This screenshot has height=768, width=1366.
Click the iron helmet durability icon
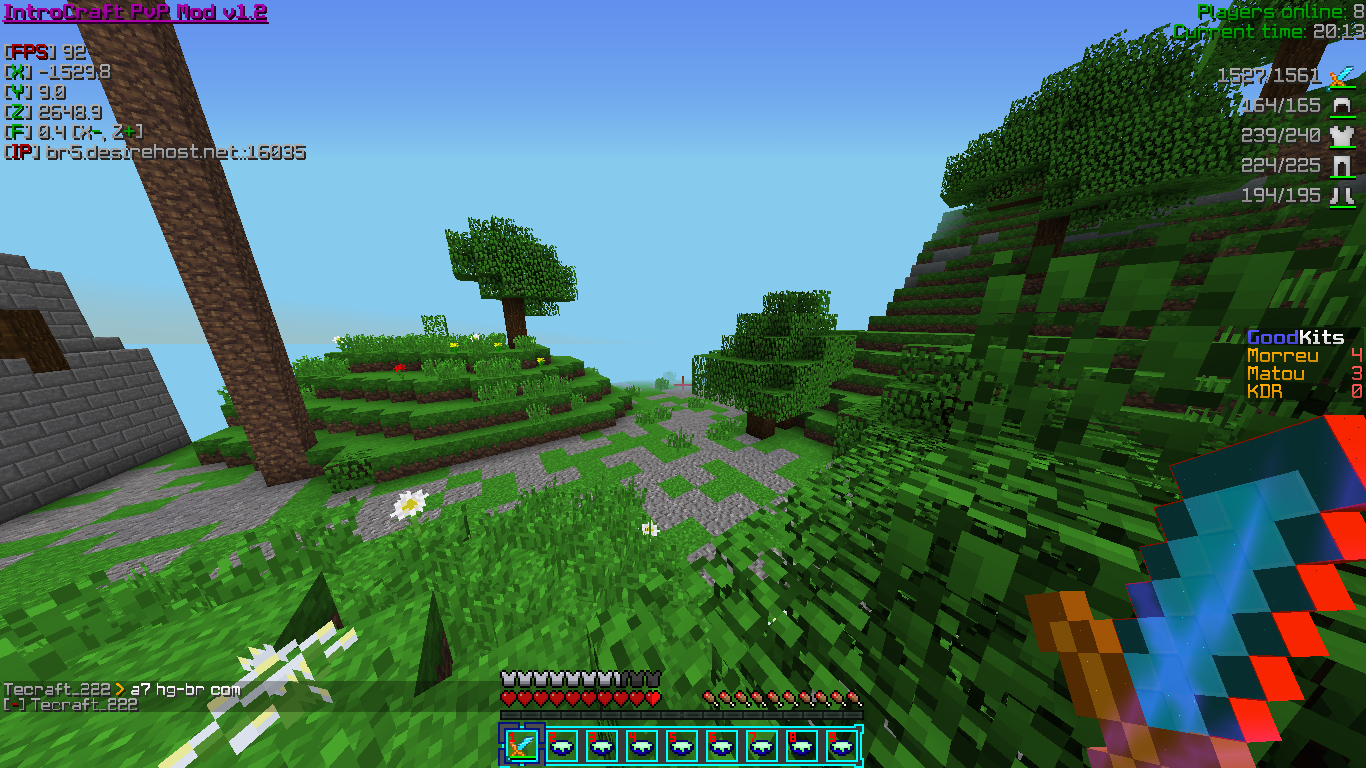point(1341,106)
